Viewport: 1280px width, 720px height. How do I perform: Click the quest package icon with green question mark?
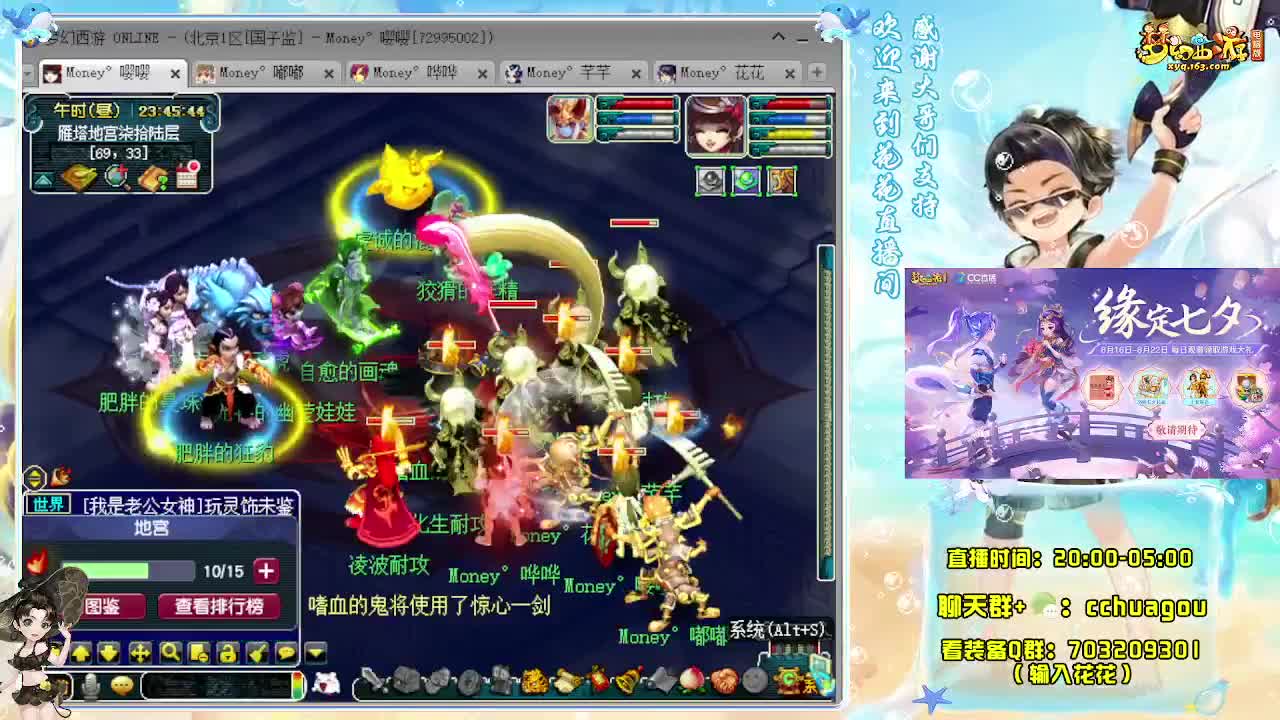pyautogui.click(x=153, y=179)
